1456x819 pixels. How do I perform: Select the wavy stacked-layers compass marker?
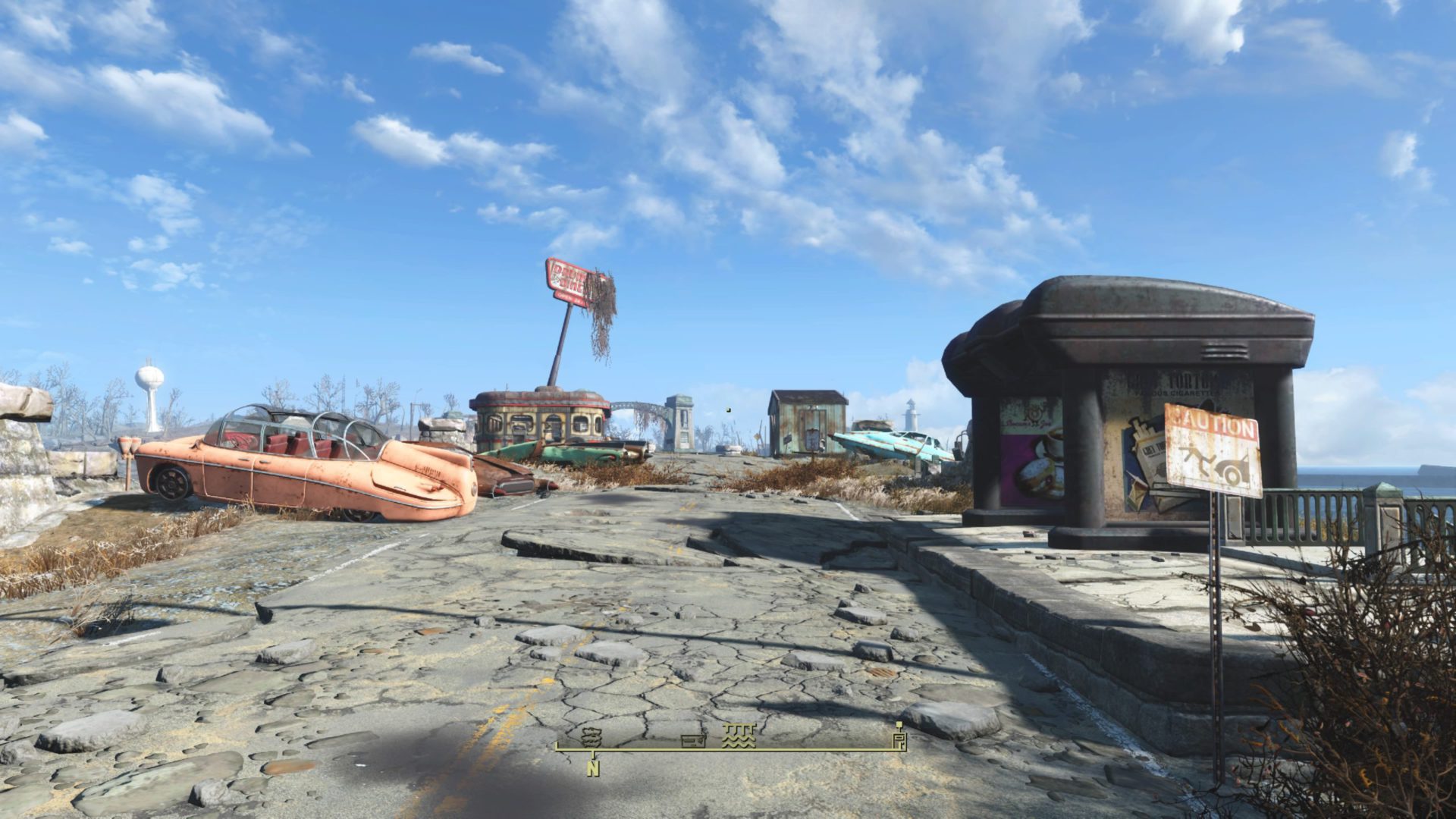(x=591, y=736)
